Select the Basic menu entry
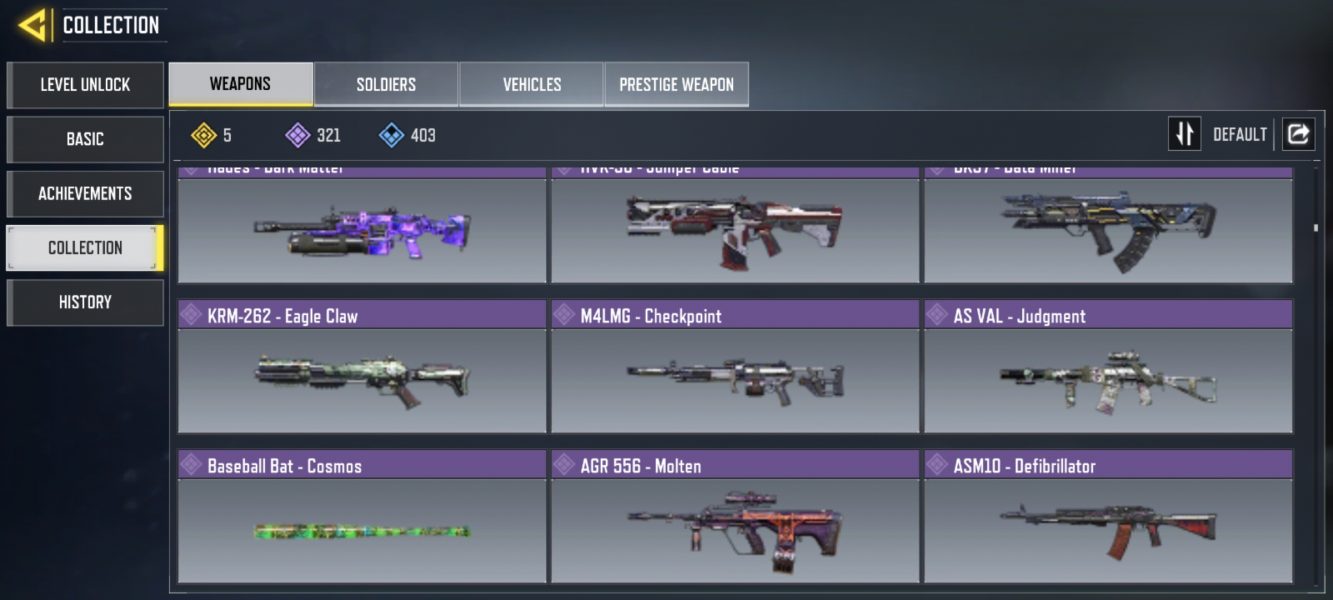 [85, 139]
